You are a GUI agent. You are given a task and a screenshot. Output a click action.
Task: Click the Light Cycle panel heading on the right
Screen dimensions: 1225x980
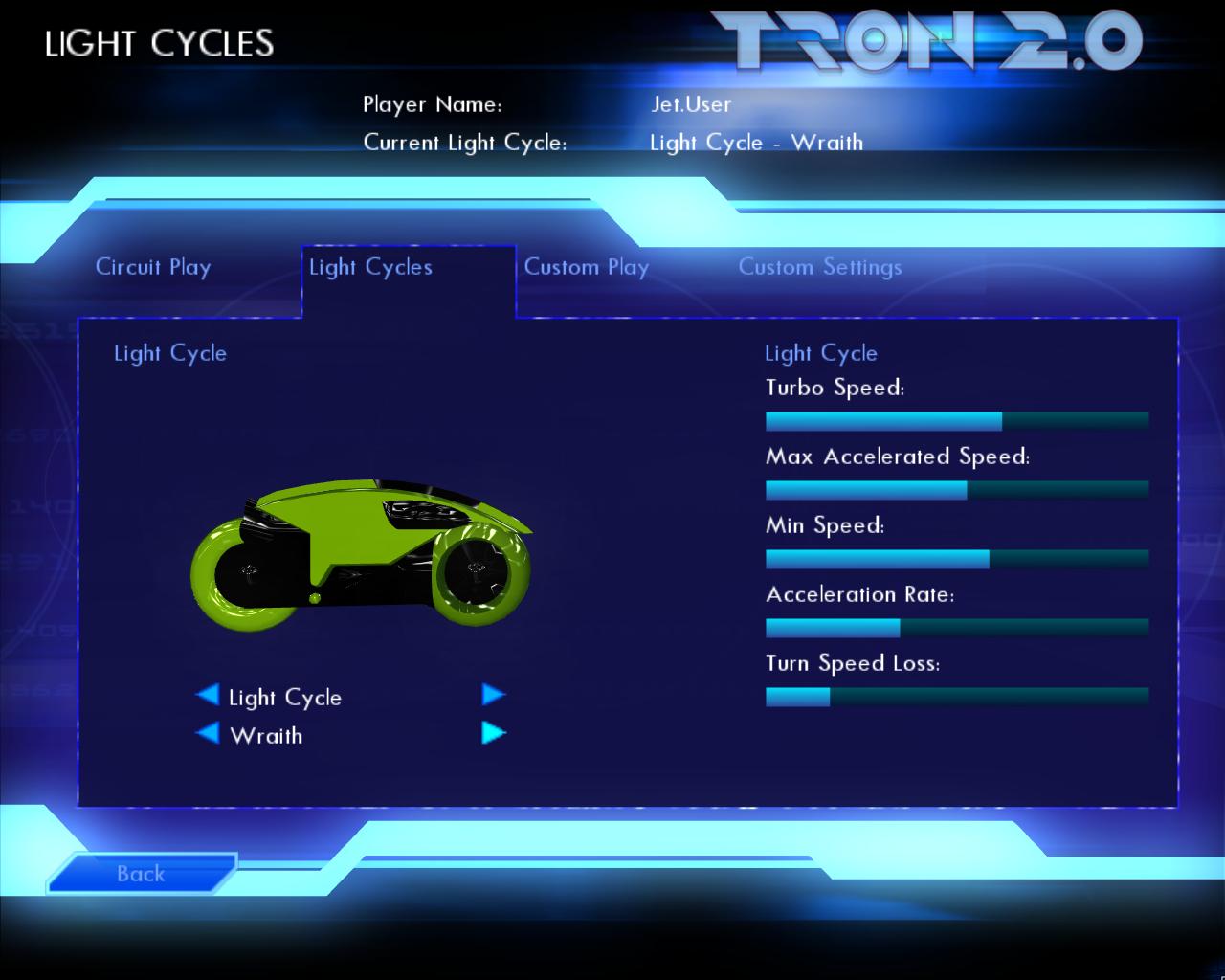coord(820,353)
